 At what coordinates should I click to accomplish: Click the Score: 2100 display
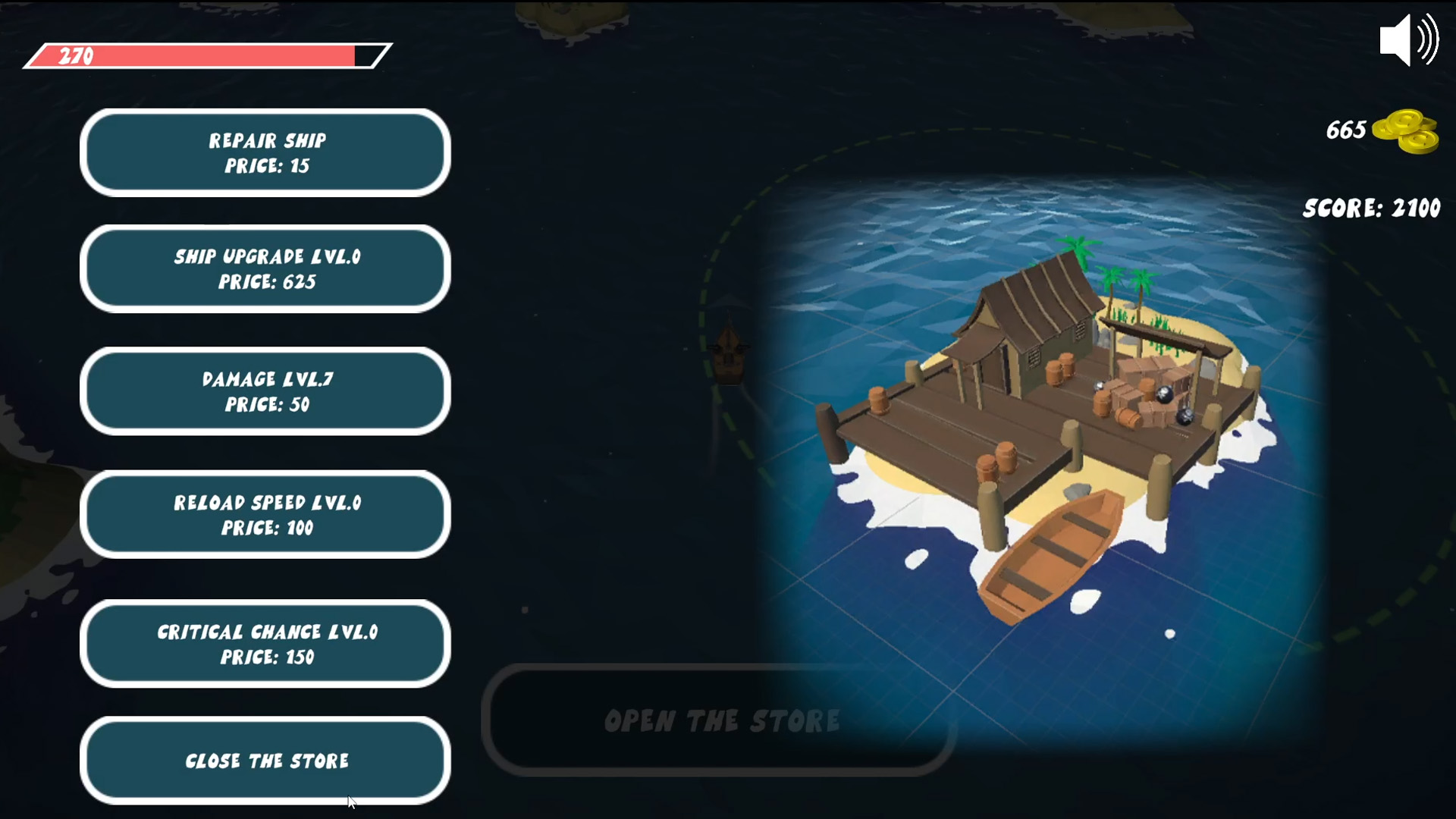coord(1371,208)
